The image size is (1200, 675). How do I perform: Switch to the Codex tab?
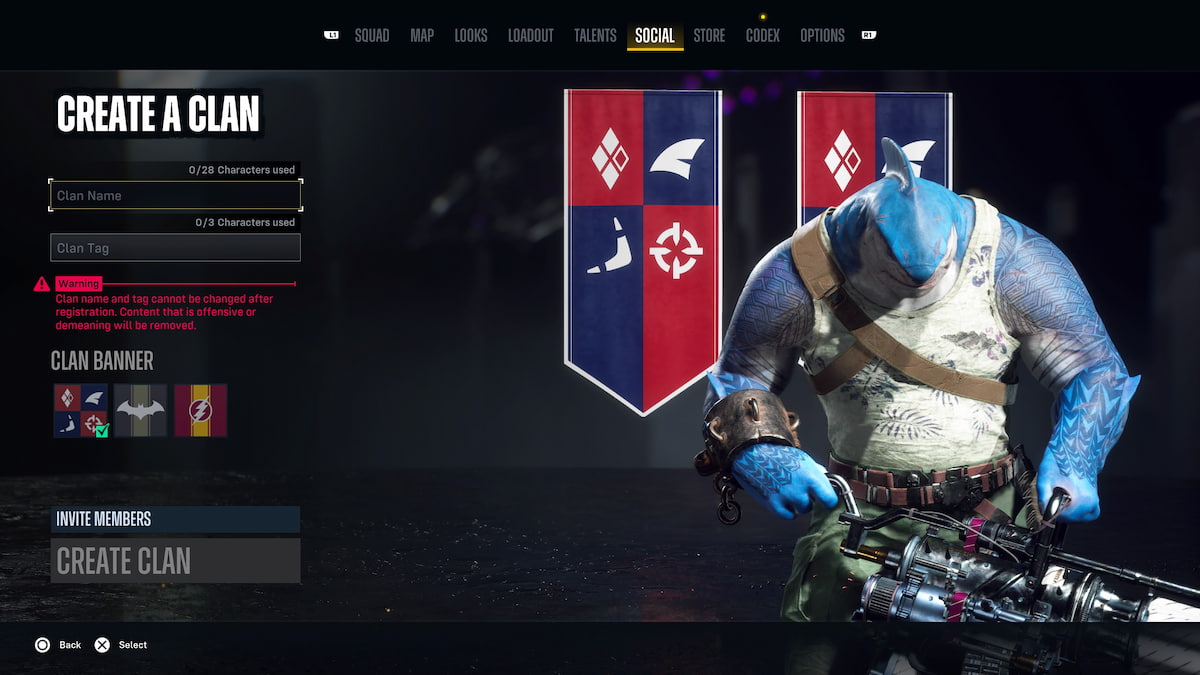coord(763,36)
